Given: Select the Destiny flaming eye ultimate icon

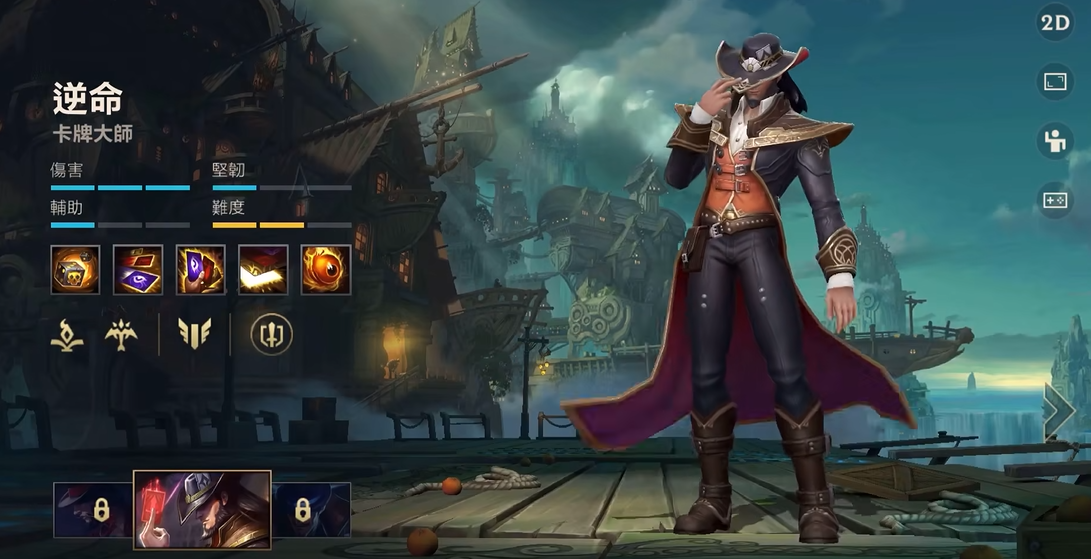Looking at the screenshot, I should click(326, 270).
